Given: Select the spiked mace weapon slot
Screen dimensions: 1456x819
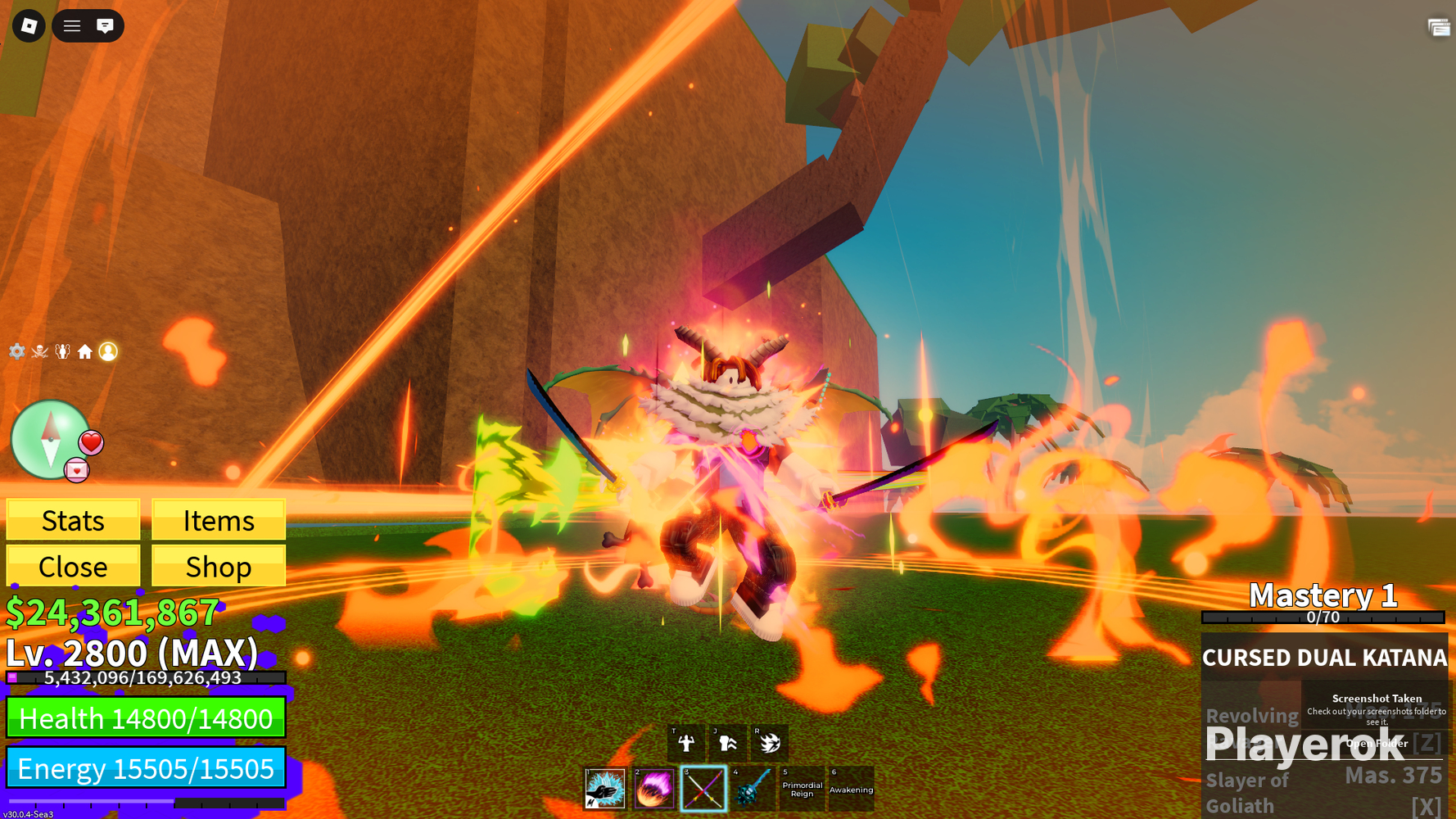Looking at the screenshot, I should tap(753, 789).
